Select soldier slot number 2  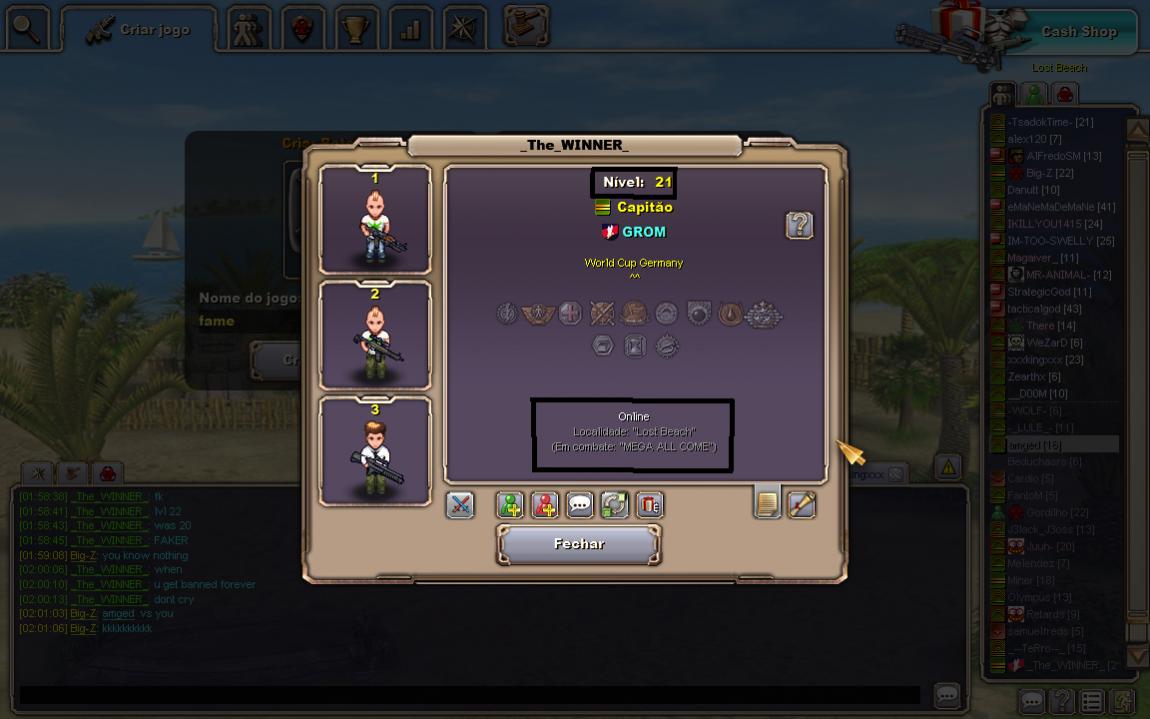click(375, 335)
